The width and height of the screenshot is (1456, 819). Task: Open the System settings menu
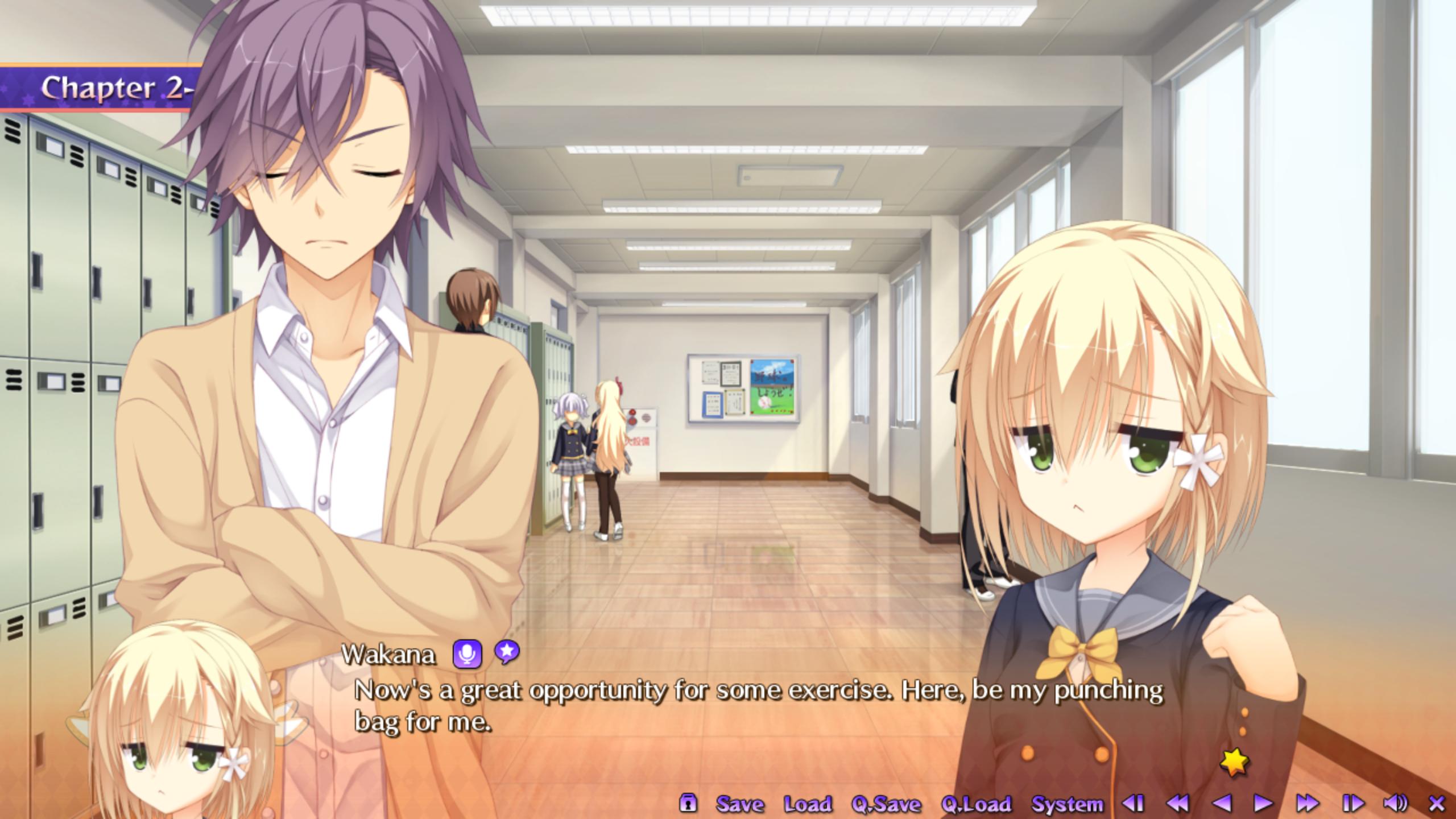pyautogui.click(x=1067, y=804)
